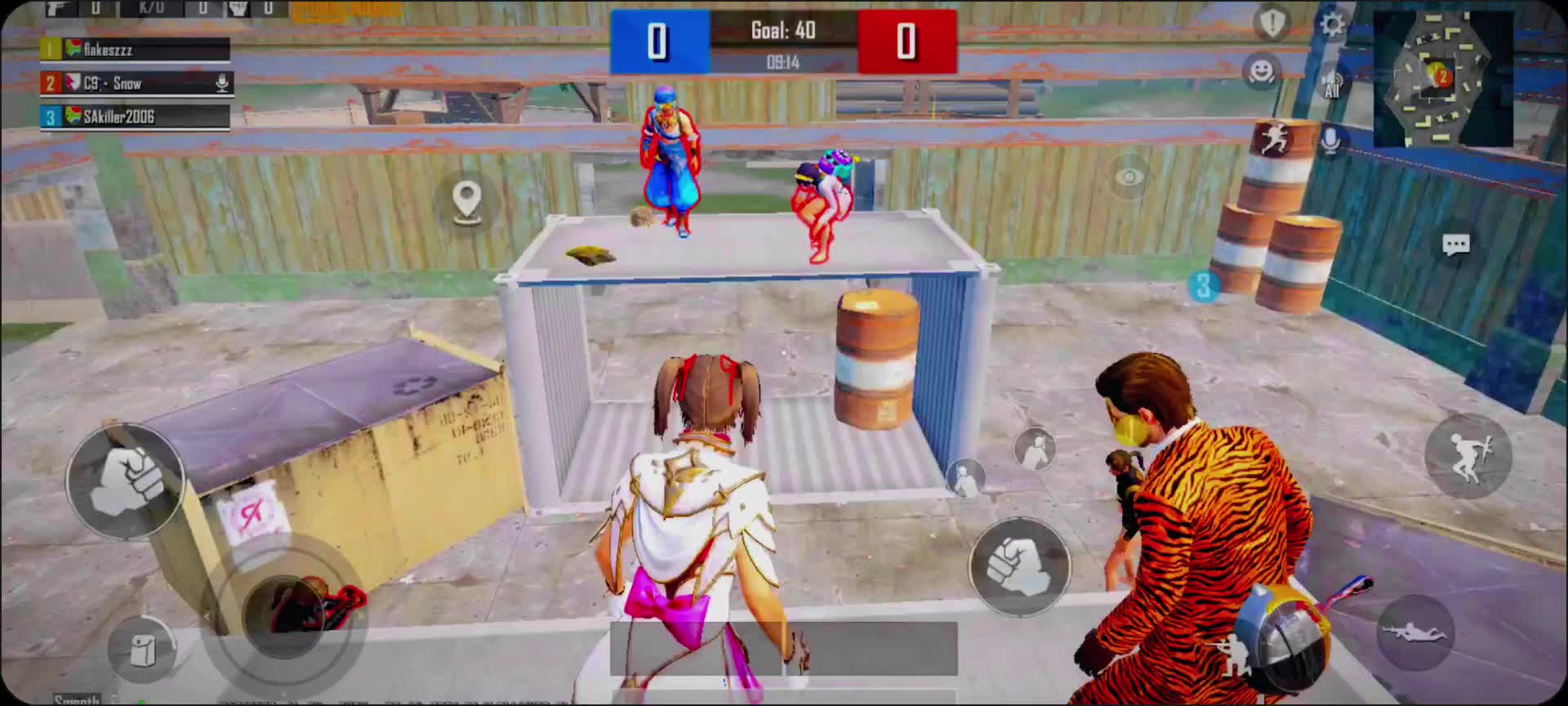
Task: Open the settings gear icon
Action: (1332, 24)
